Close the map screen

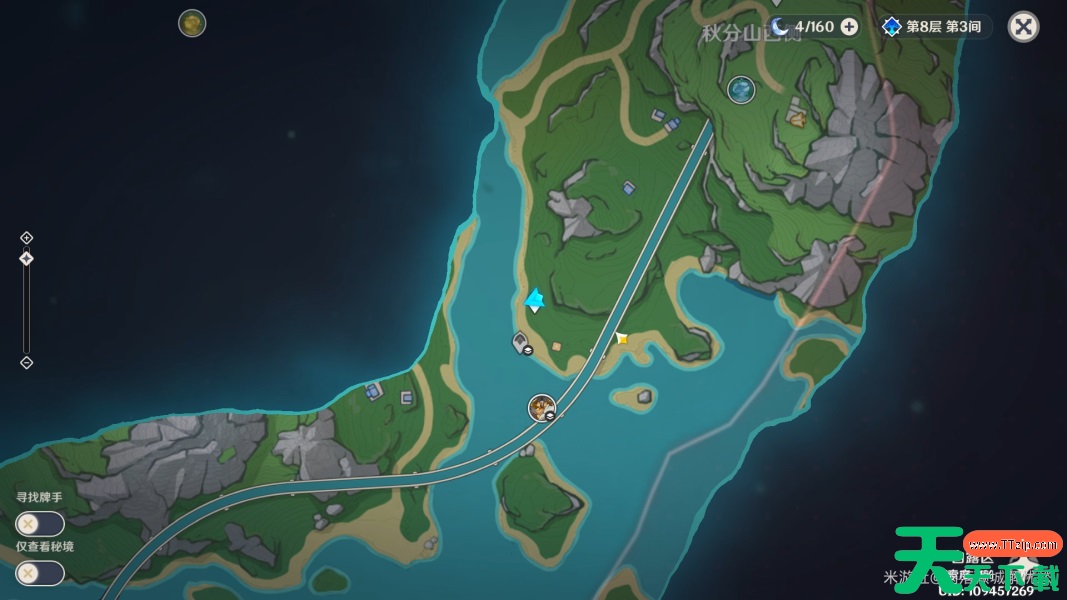pyautogui.click(x=1023, y=26)
